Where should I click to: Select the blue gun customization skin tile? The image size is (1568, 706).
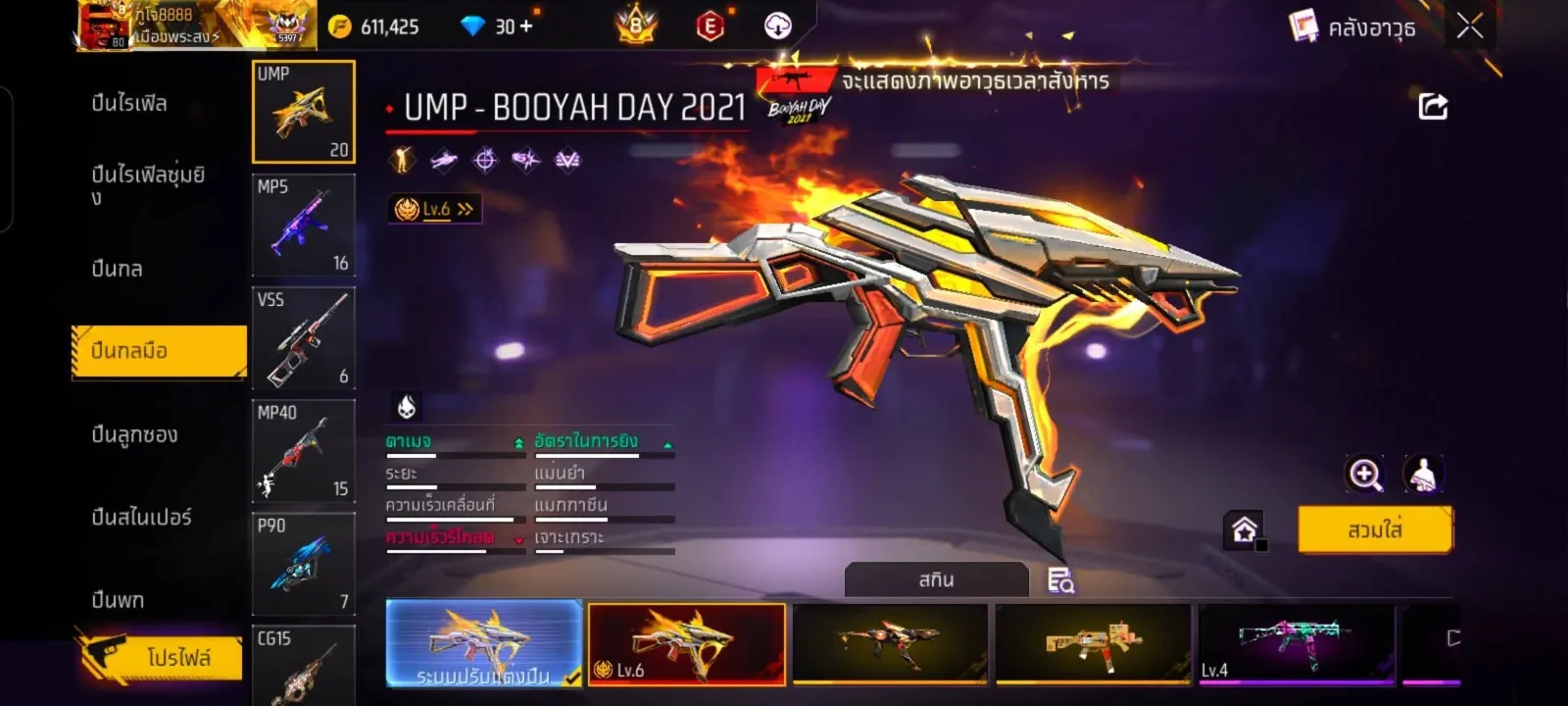(484, 643)
